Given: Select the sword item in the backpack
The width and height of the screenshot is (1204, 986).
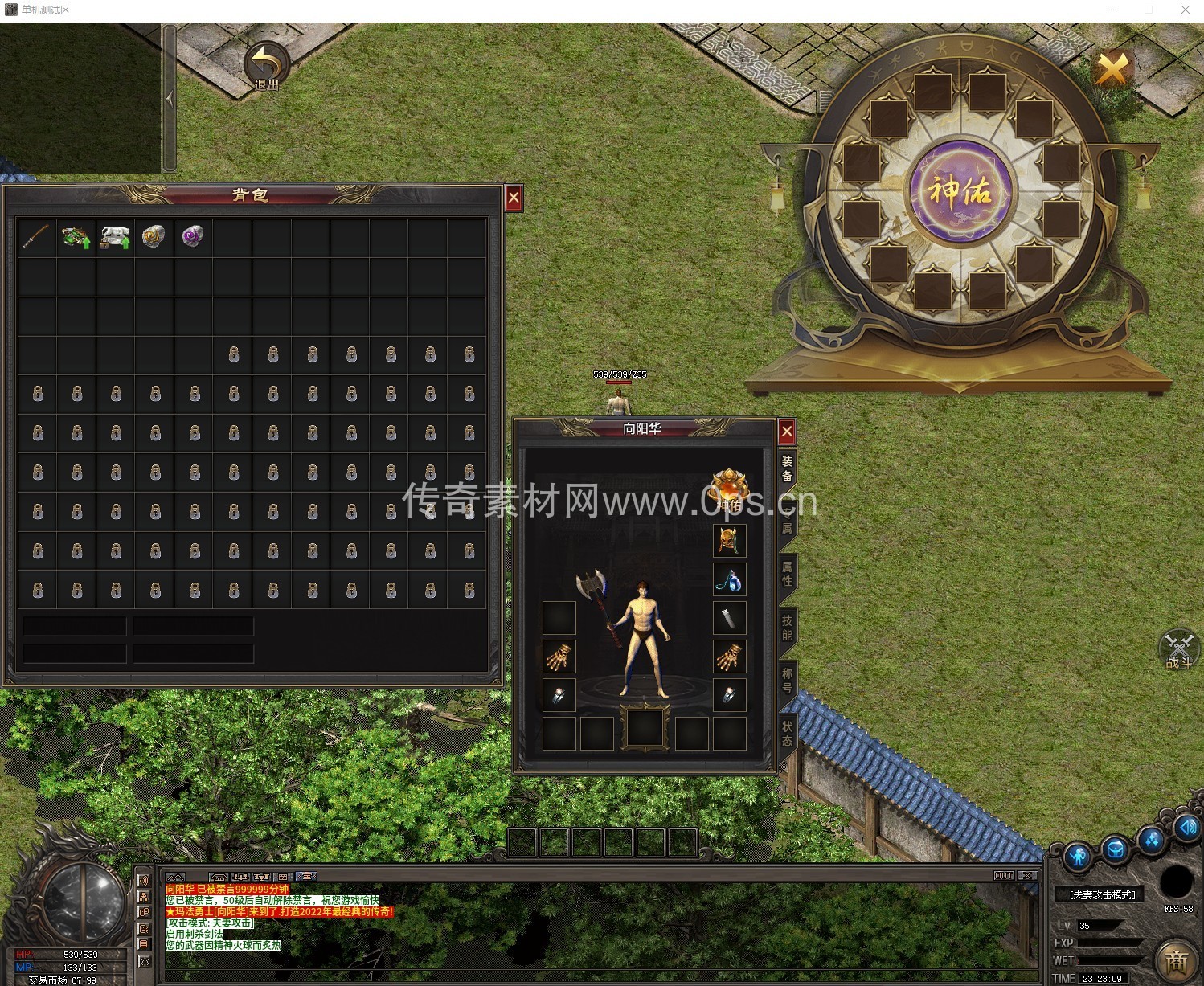Looking at the screenshot, I should [36, 237].
